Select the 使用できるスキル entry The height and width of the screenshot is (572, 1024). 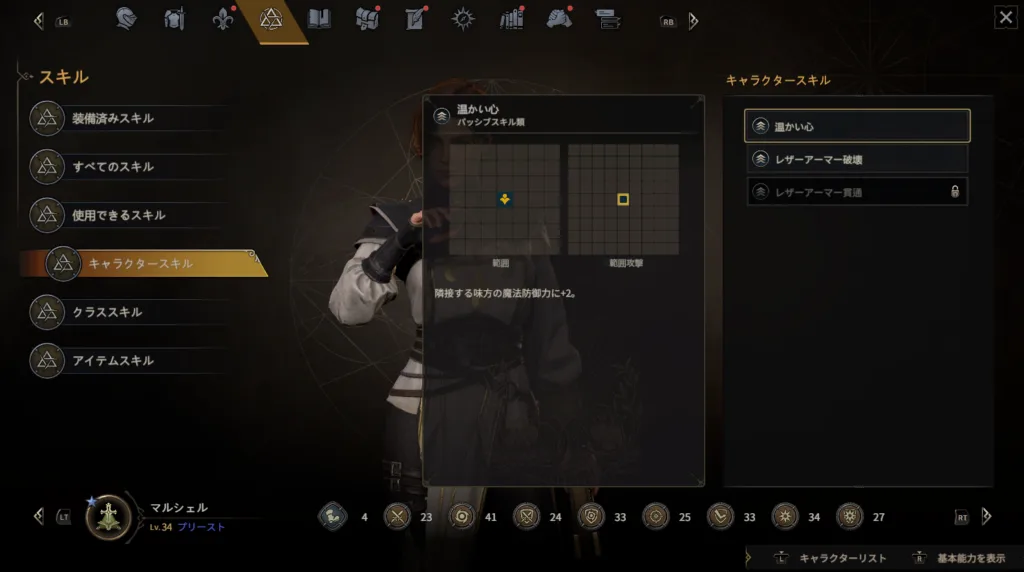(x=118, y=215)
